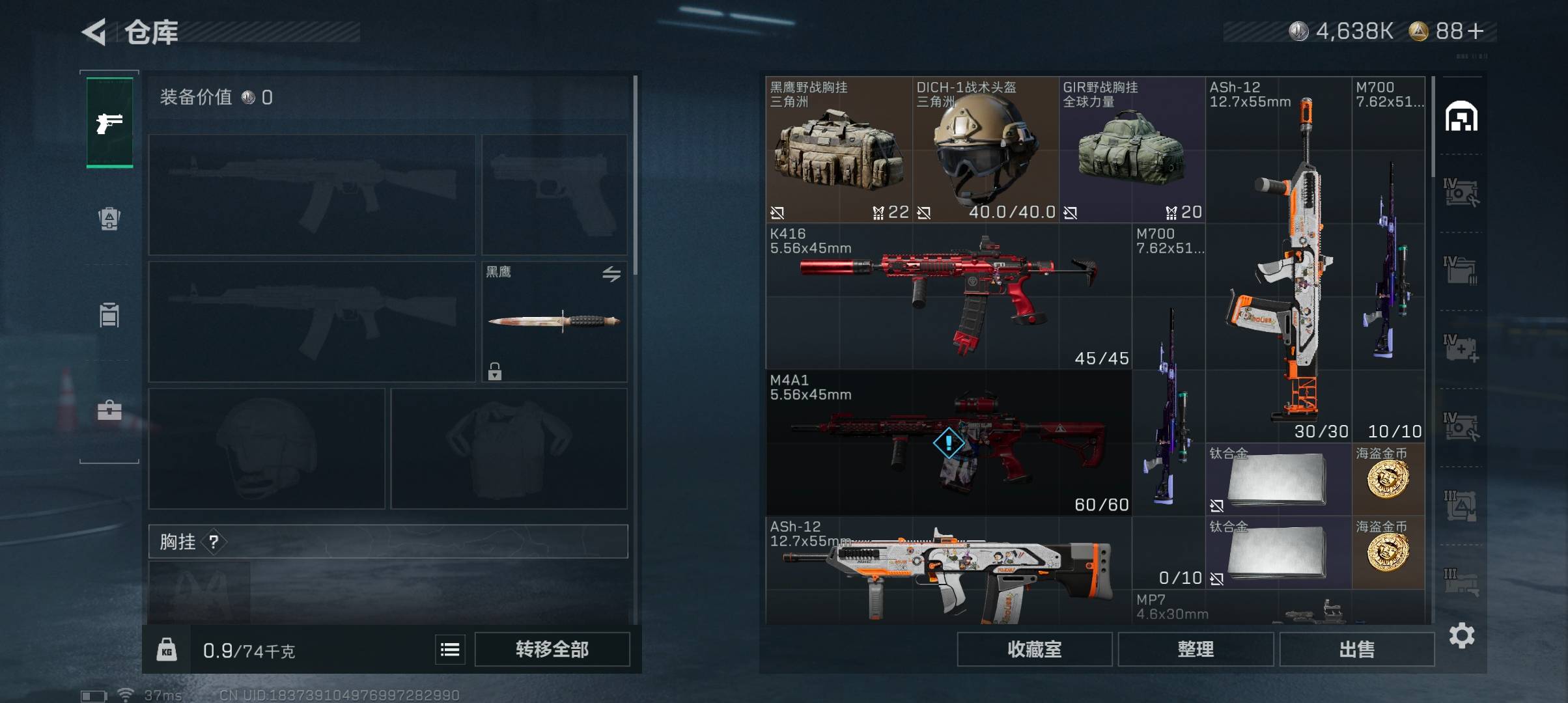The height and width of the screenshot is (703, 1568).
Task: Switch to the pistol weapons tab
Action: coord(109,122)
